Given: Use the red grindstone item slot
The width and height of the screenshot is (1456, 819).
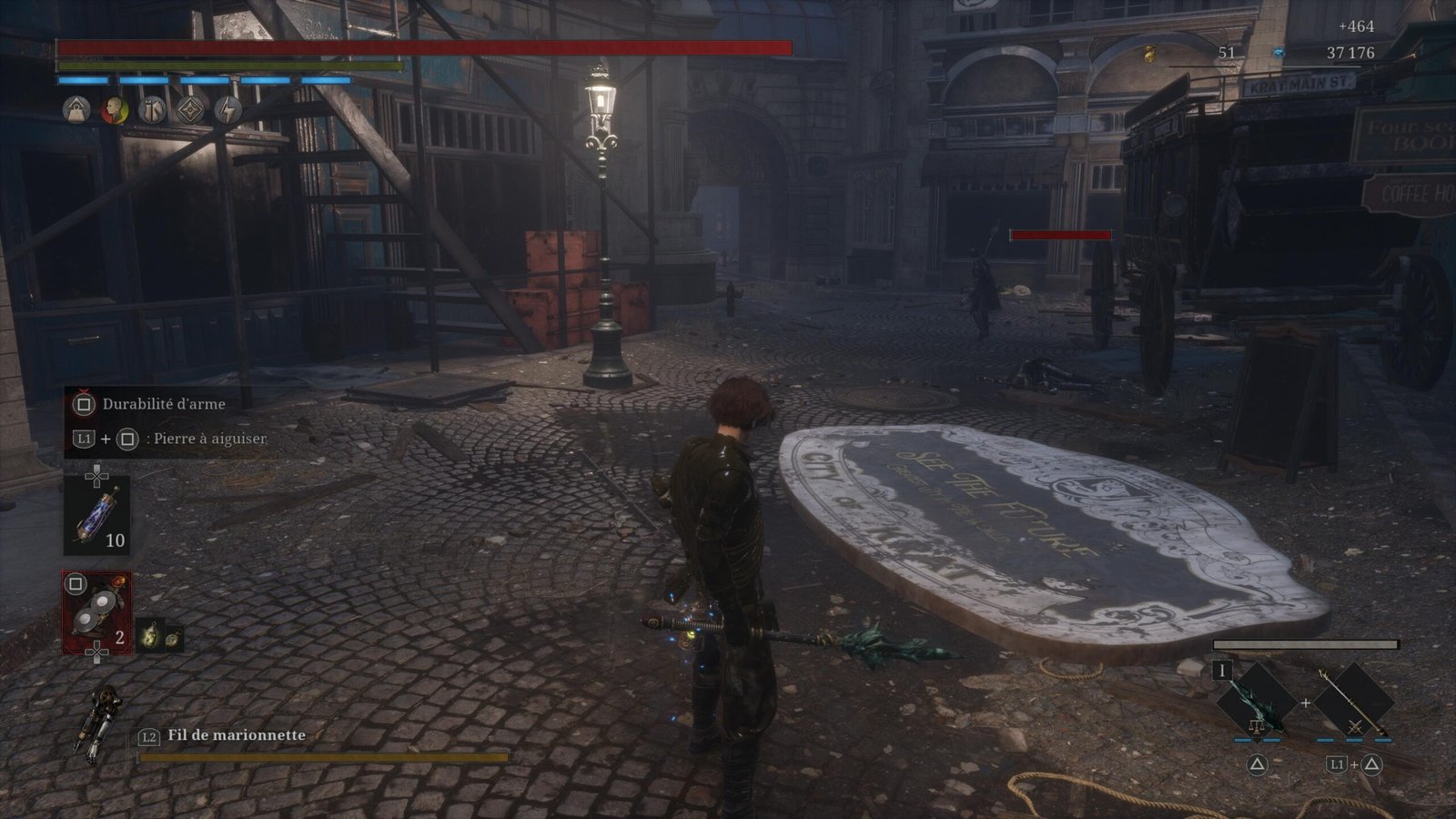Looking at the screenshot, I should click(x=96, y=612).
